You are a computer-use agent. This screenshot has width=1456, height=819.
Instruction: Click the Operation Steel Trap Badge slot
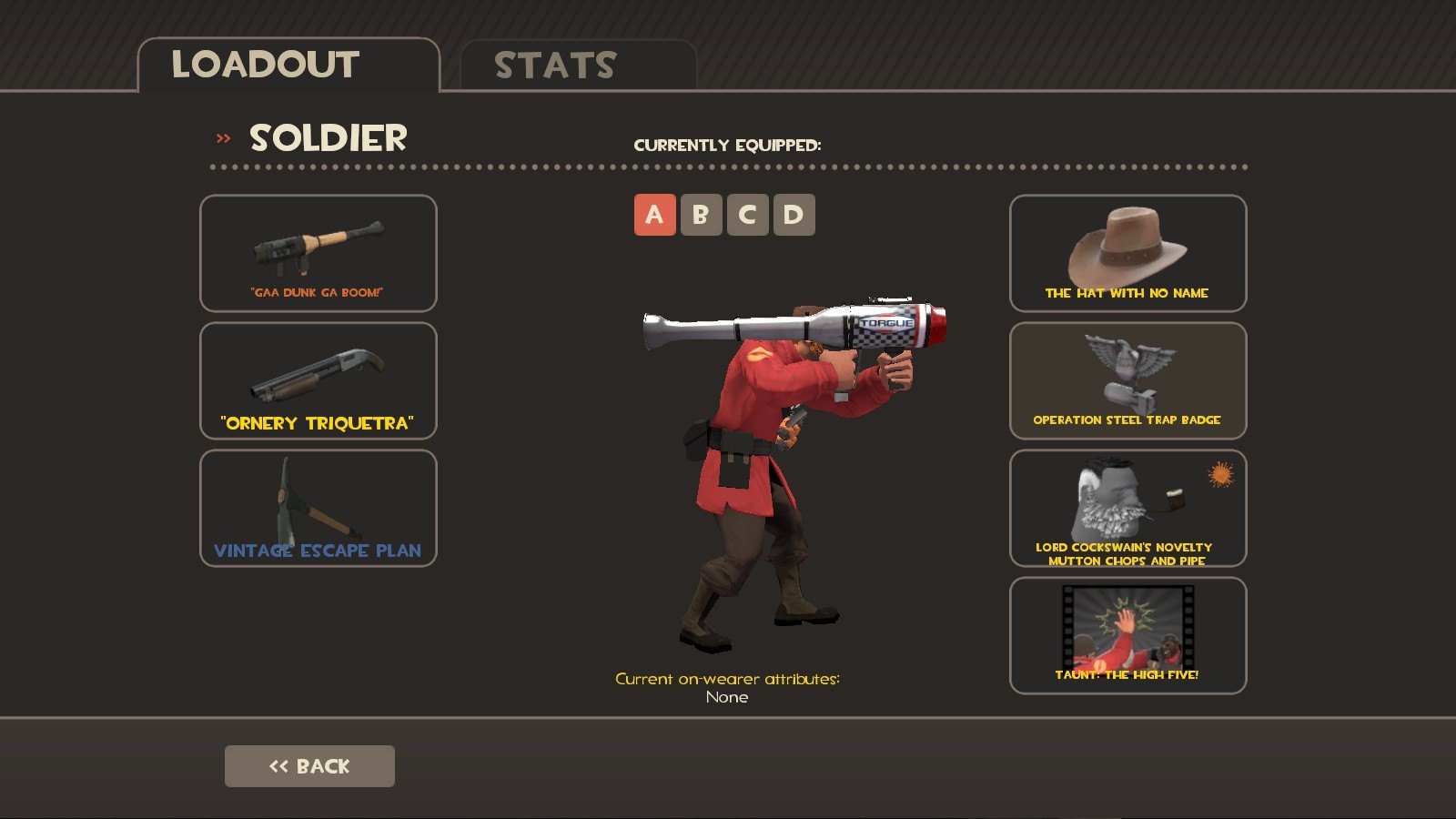1127,380
